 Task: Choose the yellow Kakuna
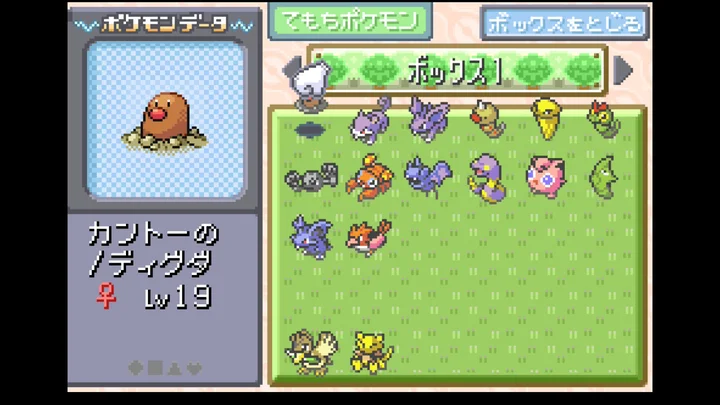click(x=546, y=118)
